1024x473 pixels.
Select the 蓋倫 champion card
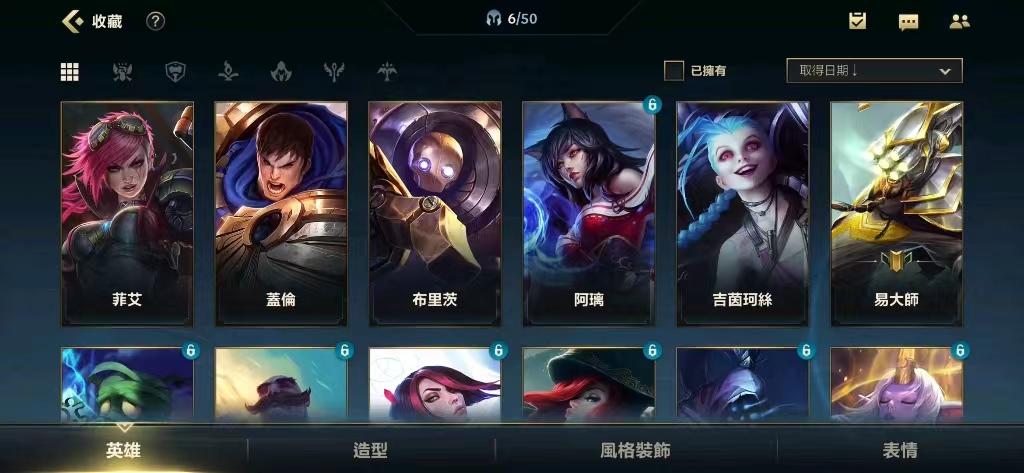(x=281, y=213)
